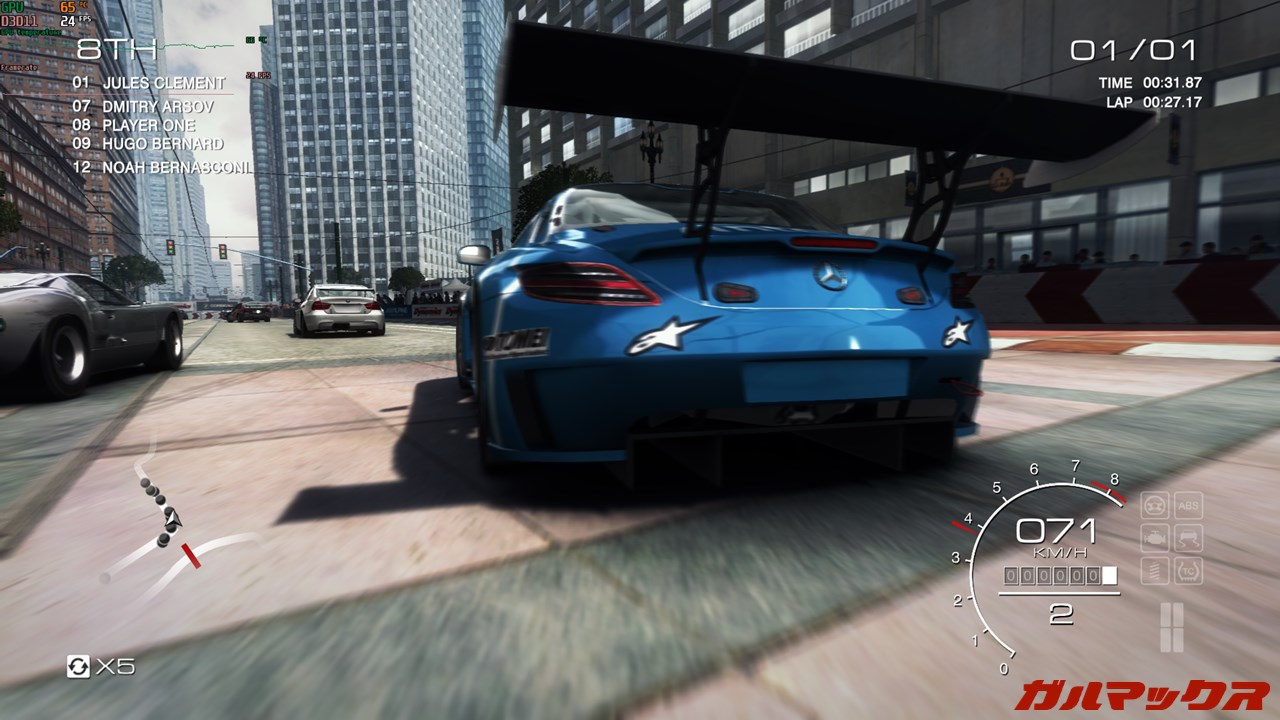1280x720 pixels.
Task: Toggle the ABS assist
Action: [x=1187, y=505]
